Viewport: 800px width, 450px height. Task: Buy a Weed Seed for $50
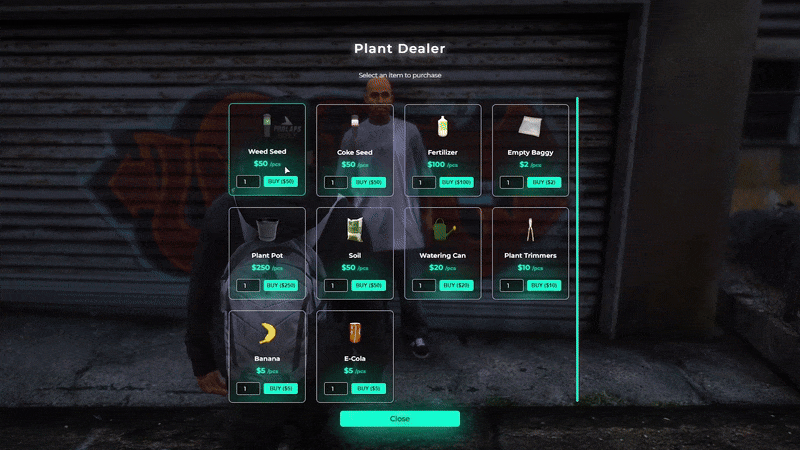[280, 182]
